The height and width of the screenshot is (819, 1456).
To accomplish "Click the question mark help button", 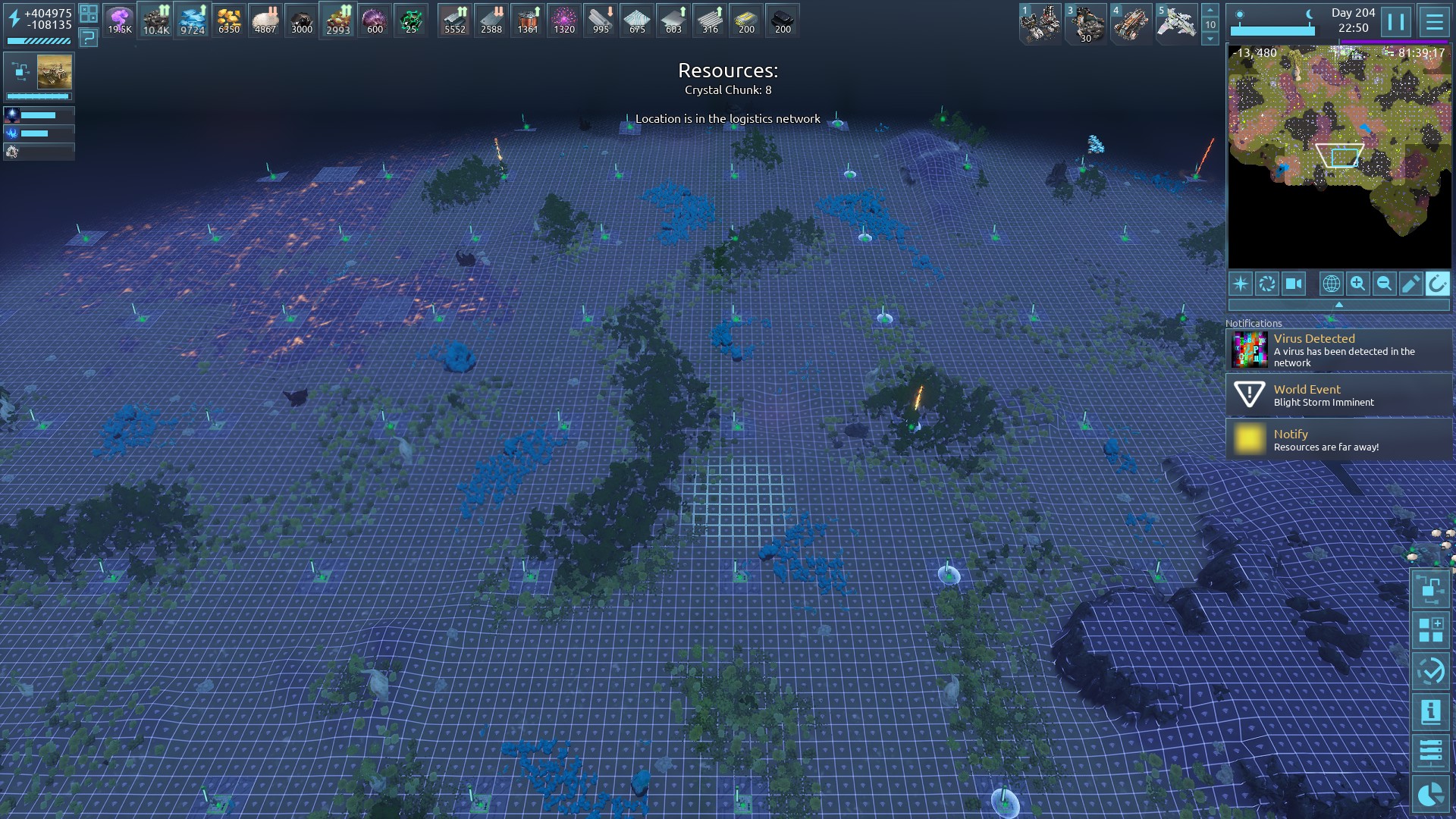I will point(89,37).
